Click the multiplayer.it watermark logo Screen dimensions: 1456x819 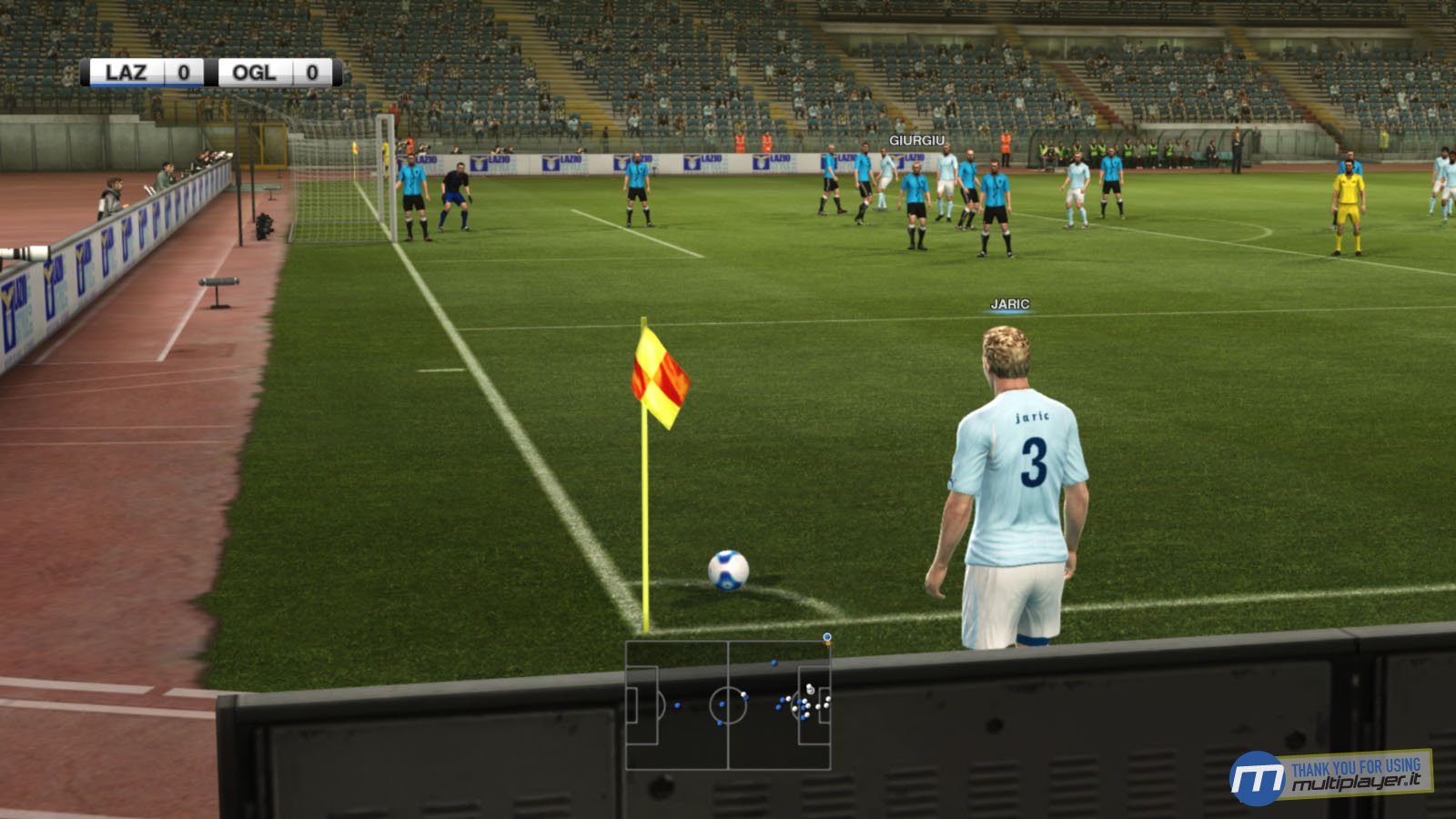(1330, 776)
